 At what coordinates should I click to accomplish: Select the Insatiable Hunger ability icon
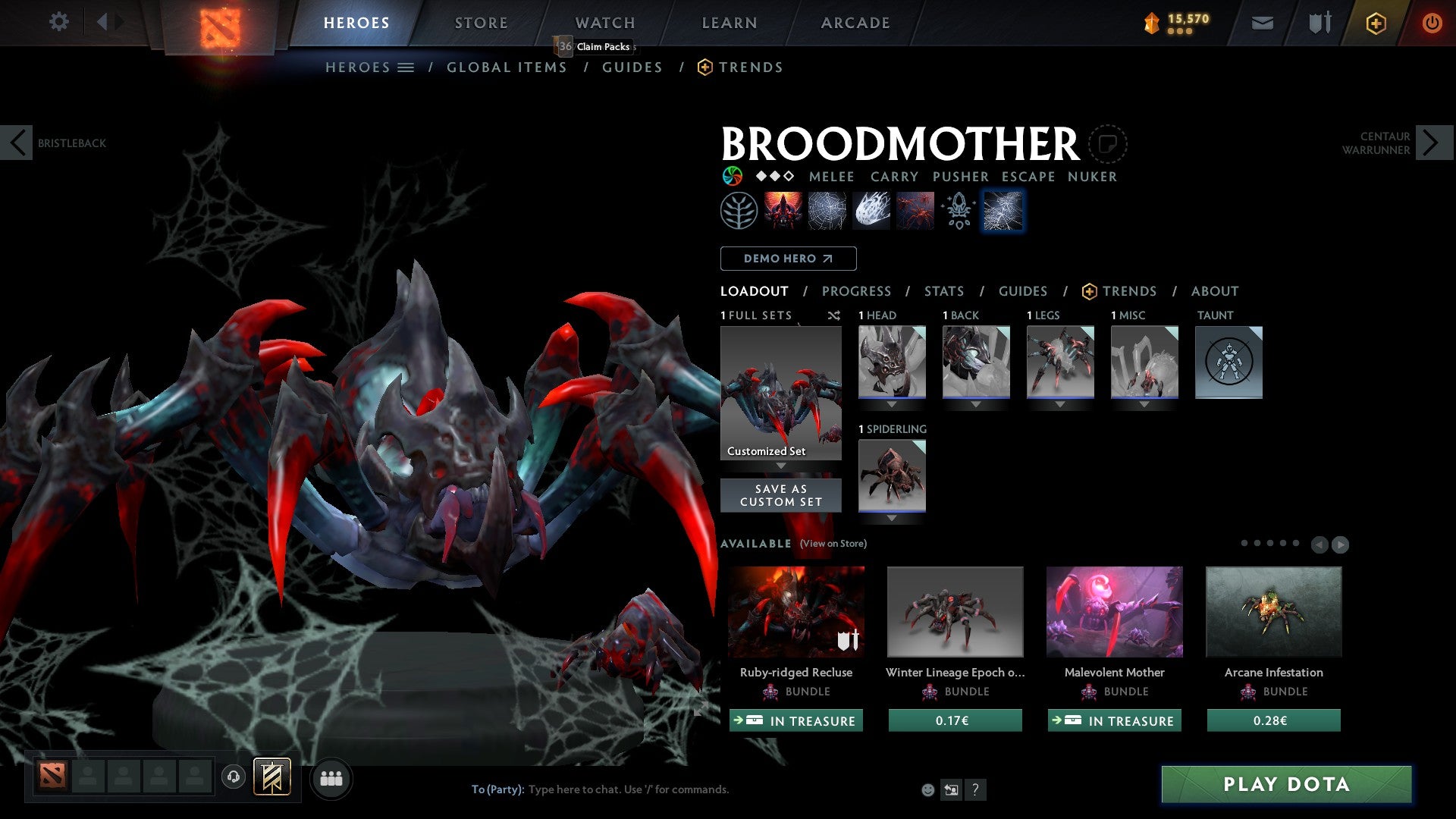[x=781, y=210]
